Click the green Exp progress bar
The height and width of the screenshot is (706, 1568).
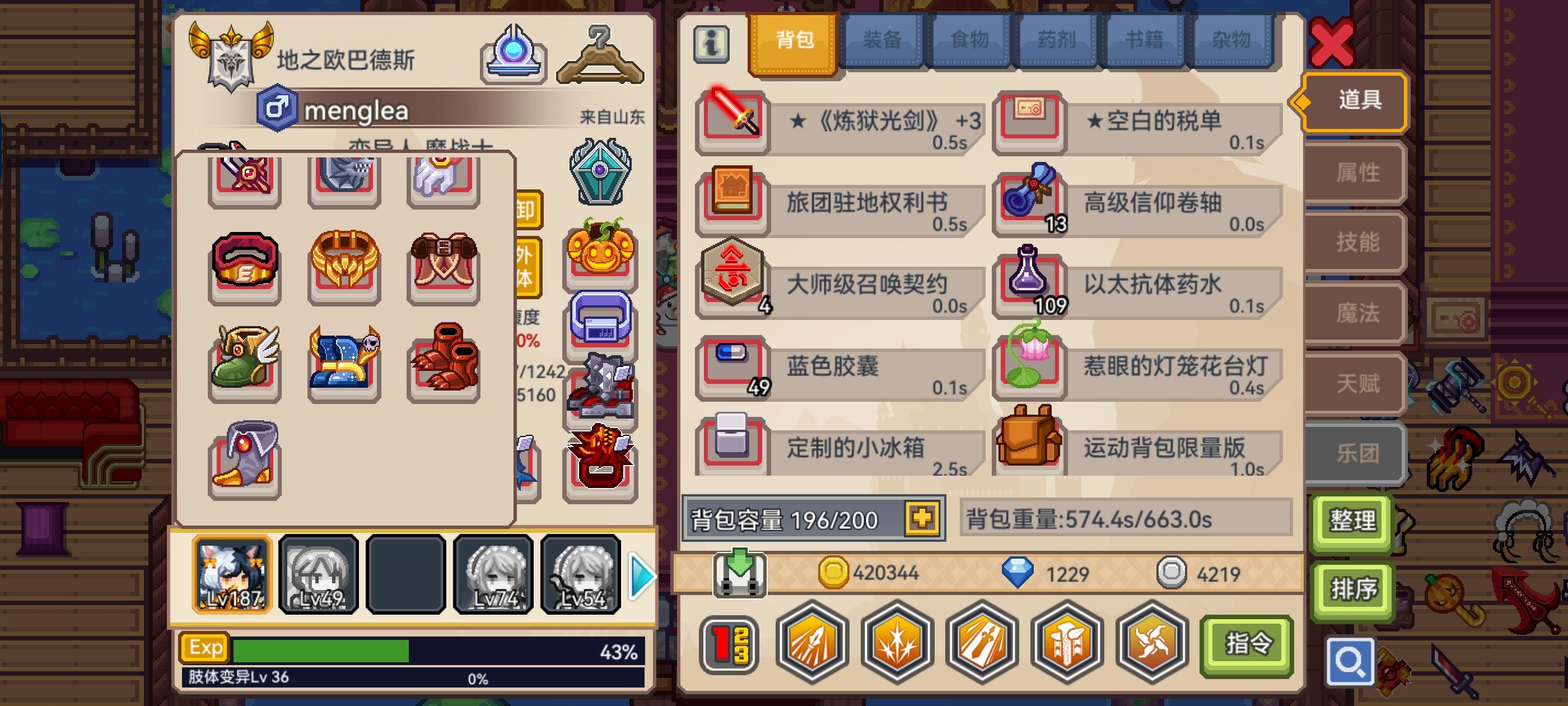[323, 650]
